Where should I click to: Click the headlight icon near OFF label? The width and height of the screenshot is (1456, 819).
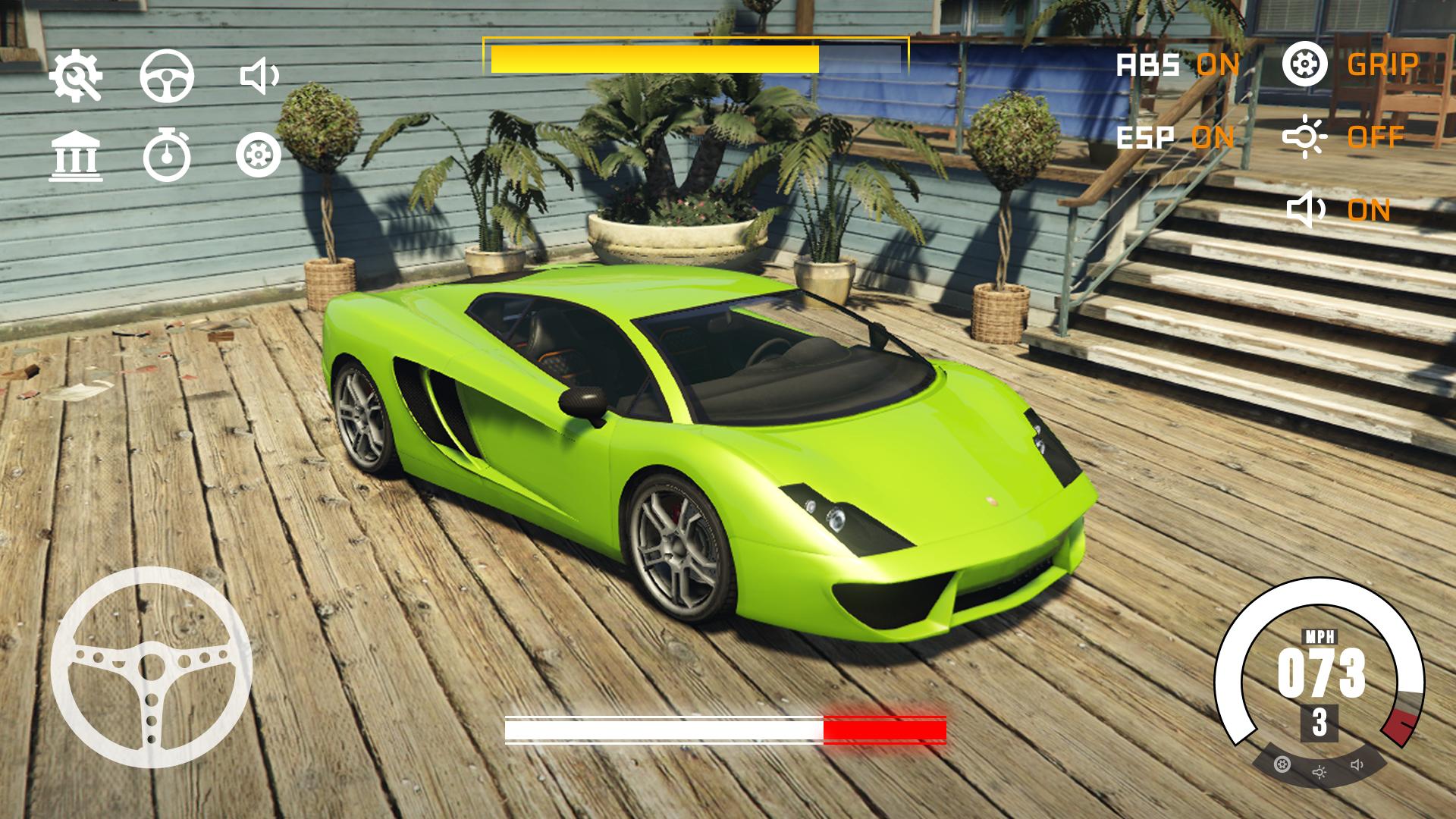(x=1307, y=137)
